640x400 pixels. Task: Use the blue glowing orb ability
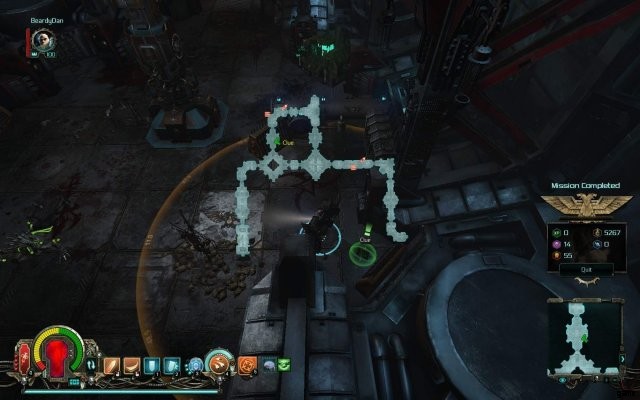[195, 365]
